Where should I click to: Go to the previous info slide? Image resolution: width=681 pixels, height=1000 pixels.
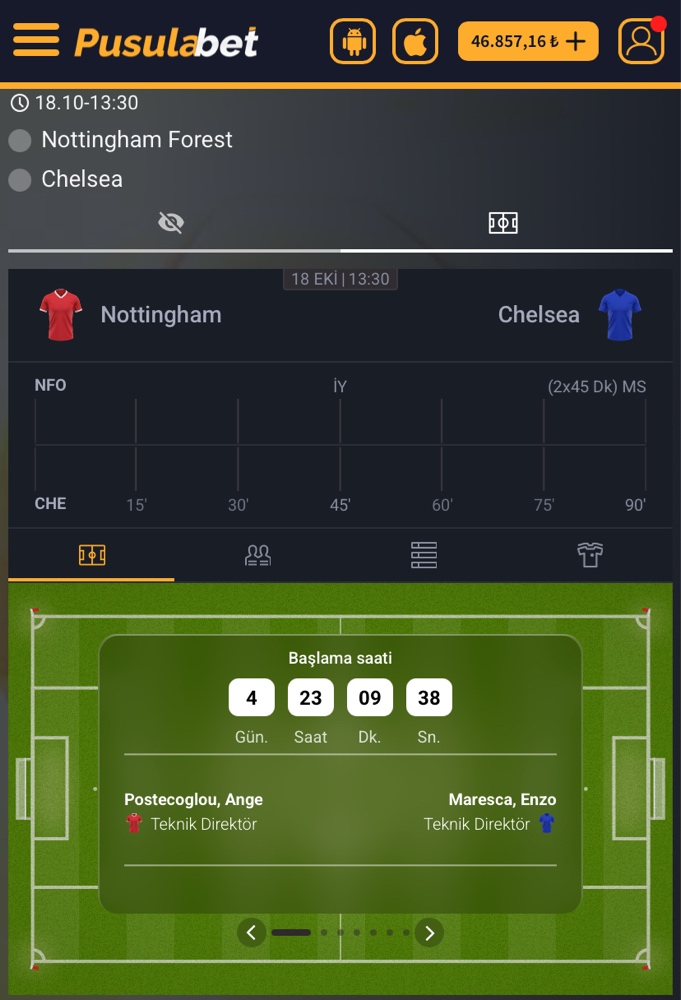click(x=251, y=933)
